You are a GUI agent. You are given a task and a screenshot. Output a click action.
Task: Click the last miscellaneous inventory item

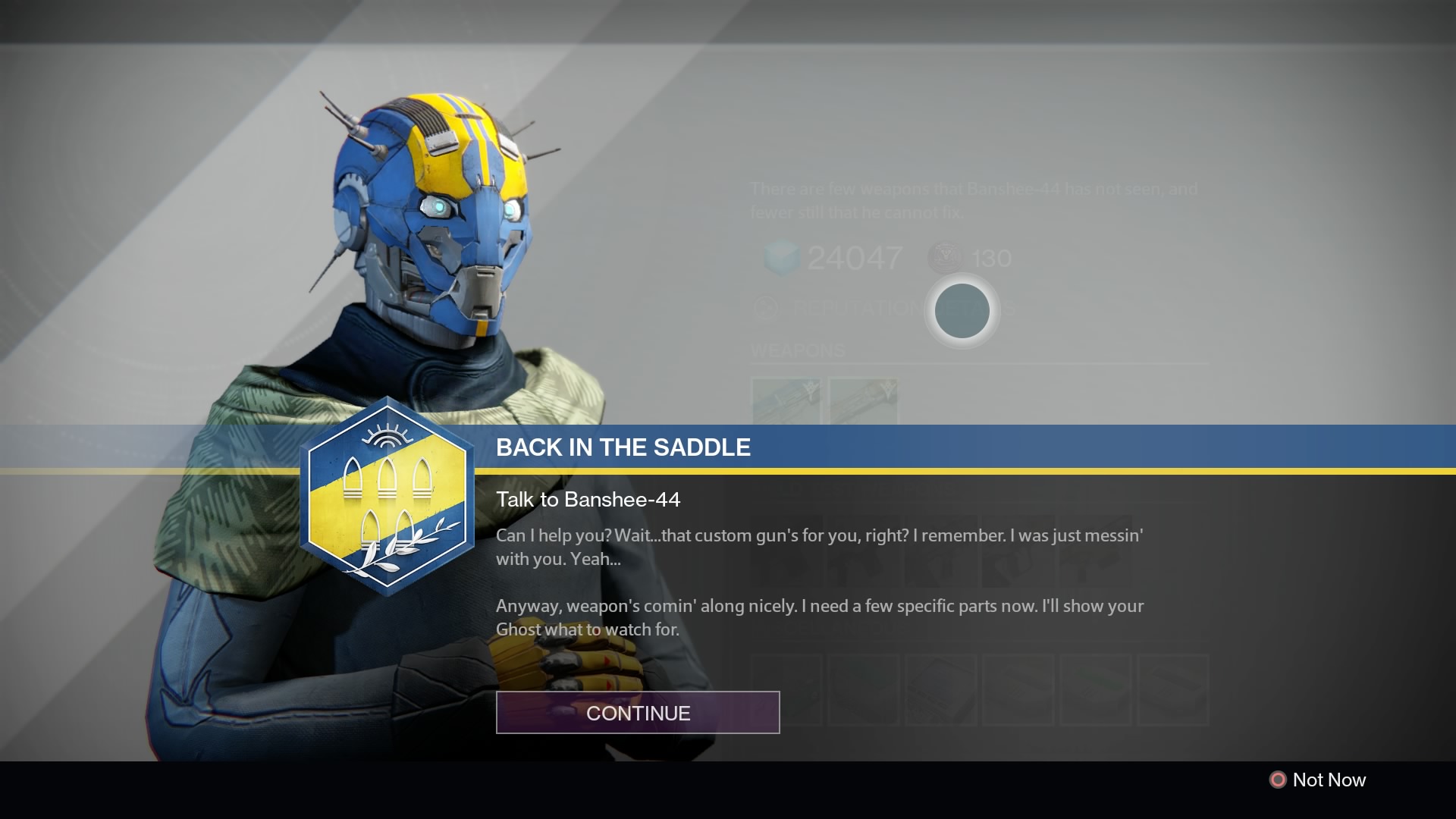point(1174,690)
